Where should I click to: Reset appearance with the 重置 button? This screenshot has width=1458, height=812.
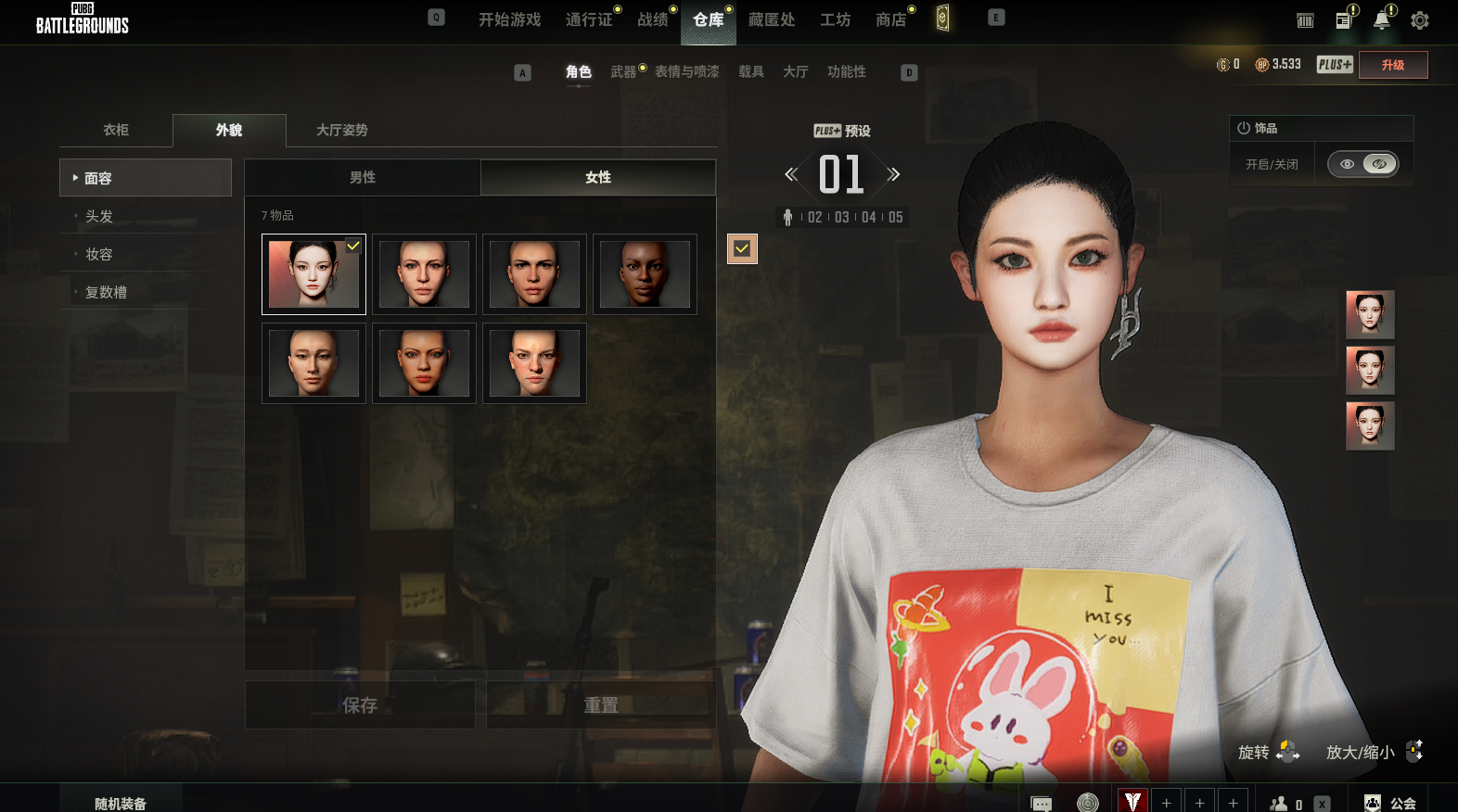tap(601, 705)
